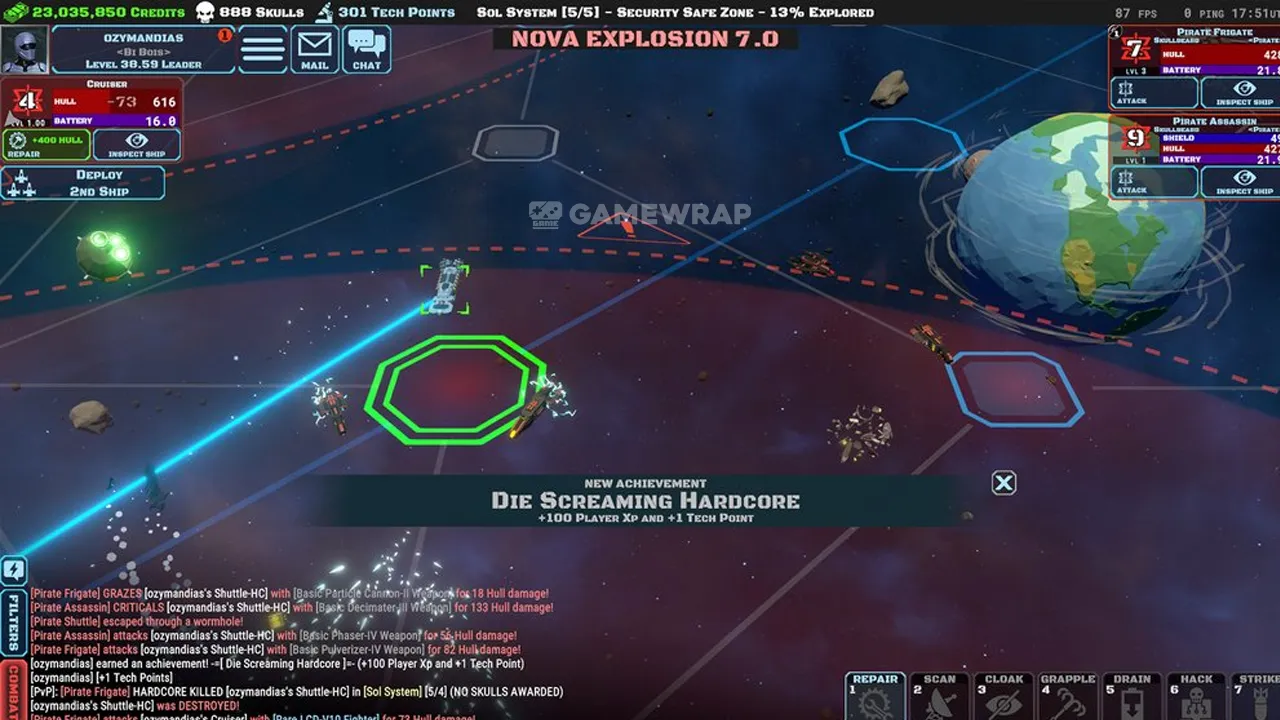Open the Mail inbox
This screenshot has width=1280, height=720.
pos(315,49)
